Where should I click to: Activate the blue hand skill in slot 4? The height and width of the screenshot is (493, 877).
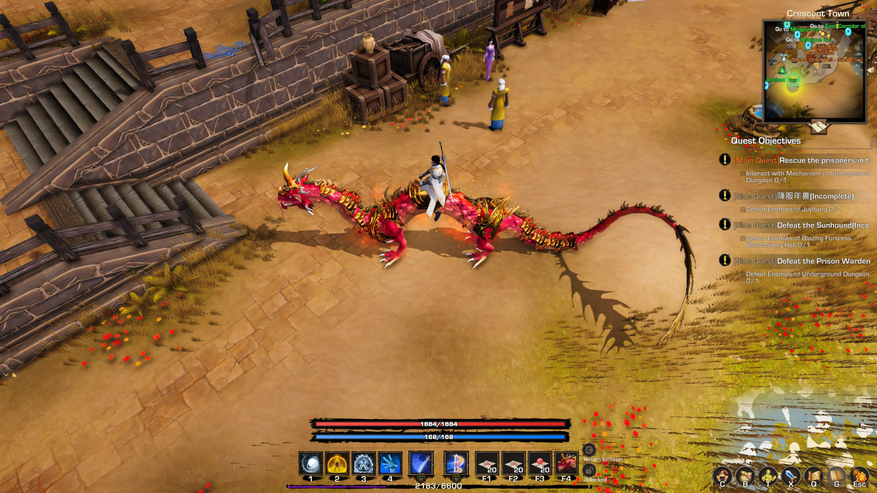pyautogui.click(x=390, y=464)
